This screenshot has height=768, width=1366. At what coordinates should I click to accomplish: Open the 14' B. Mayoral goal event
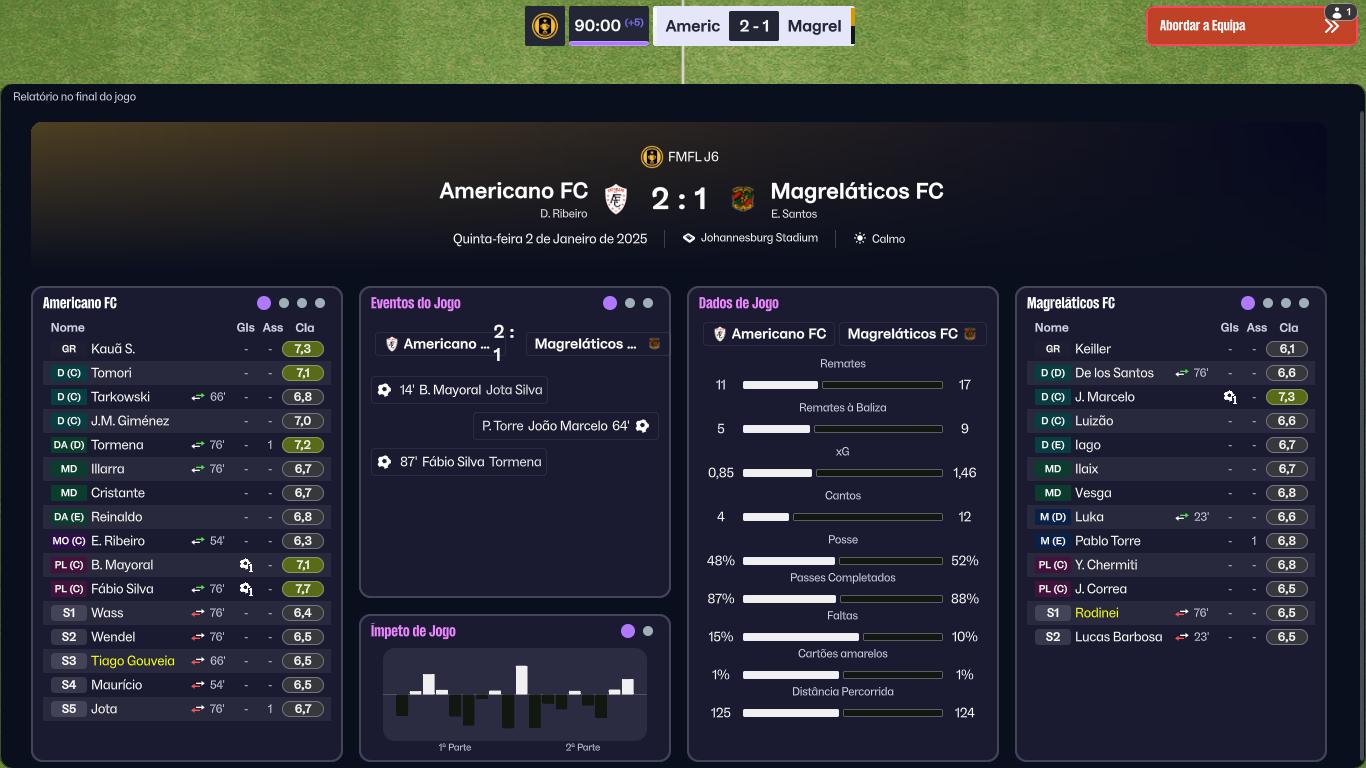tap(460, 390)
